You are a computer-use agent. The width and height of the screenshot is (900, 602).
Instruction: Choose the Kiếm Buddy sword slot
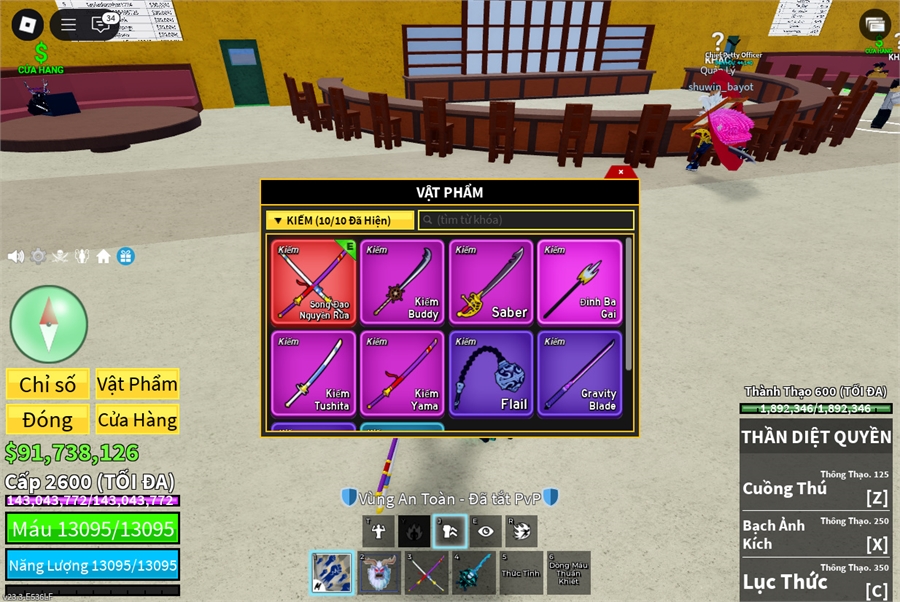tap(402, 281)
